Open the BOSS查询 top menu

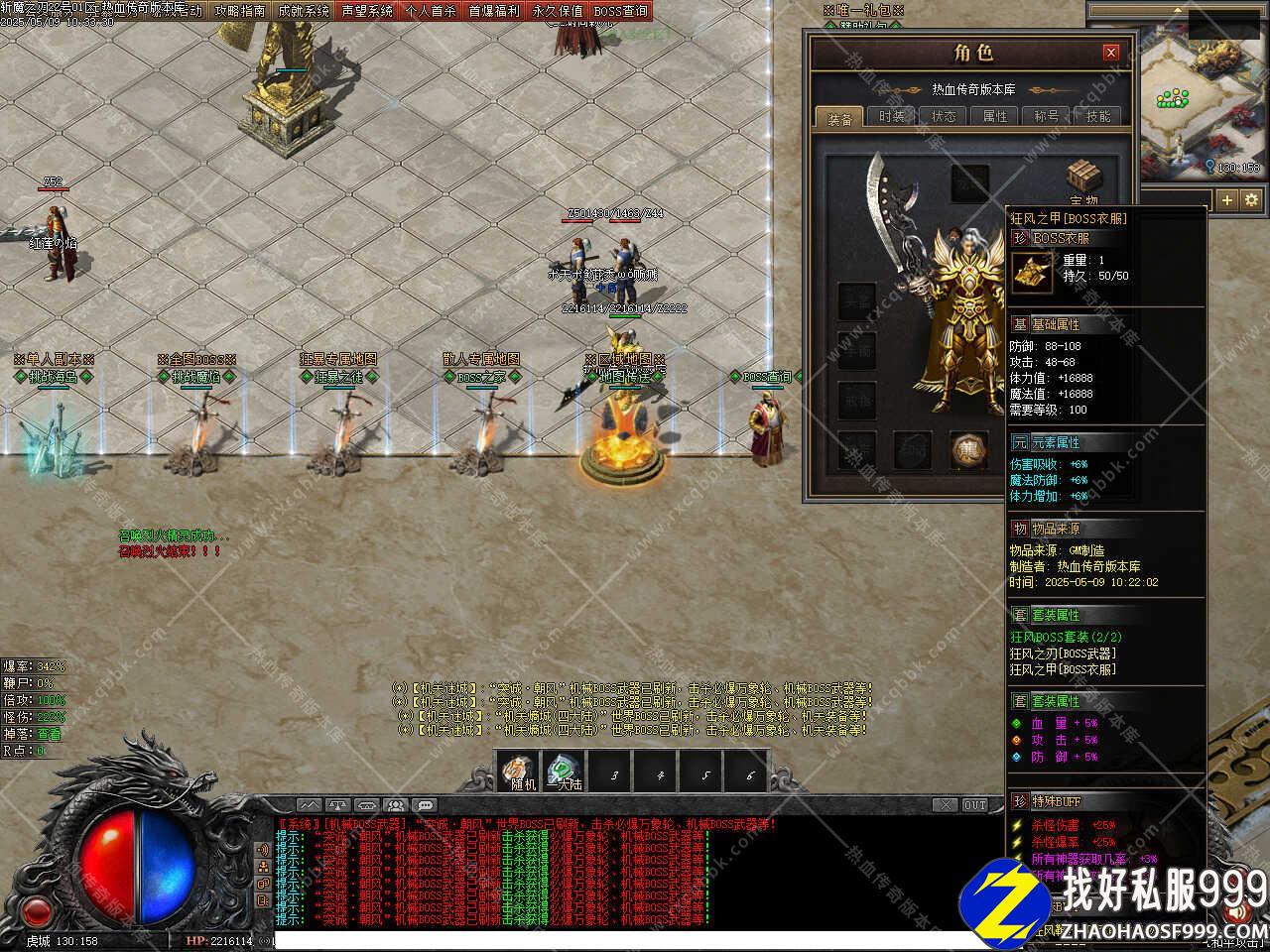coord(621,11)
